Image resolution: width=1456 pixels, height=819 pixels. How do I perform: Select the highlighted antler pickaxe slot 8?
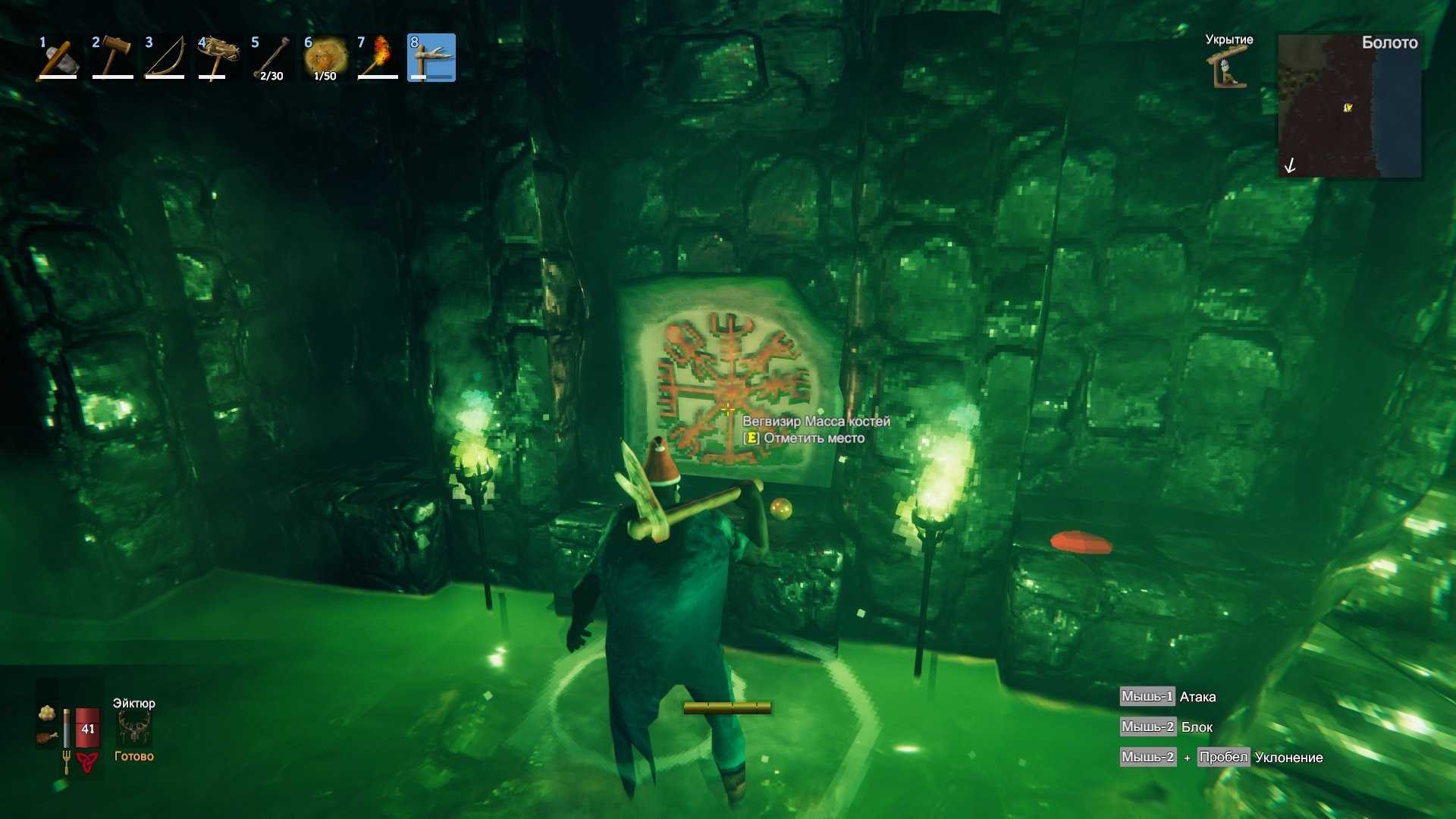[x=431, y=58]
